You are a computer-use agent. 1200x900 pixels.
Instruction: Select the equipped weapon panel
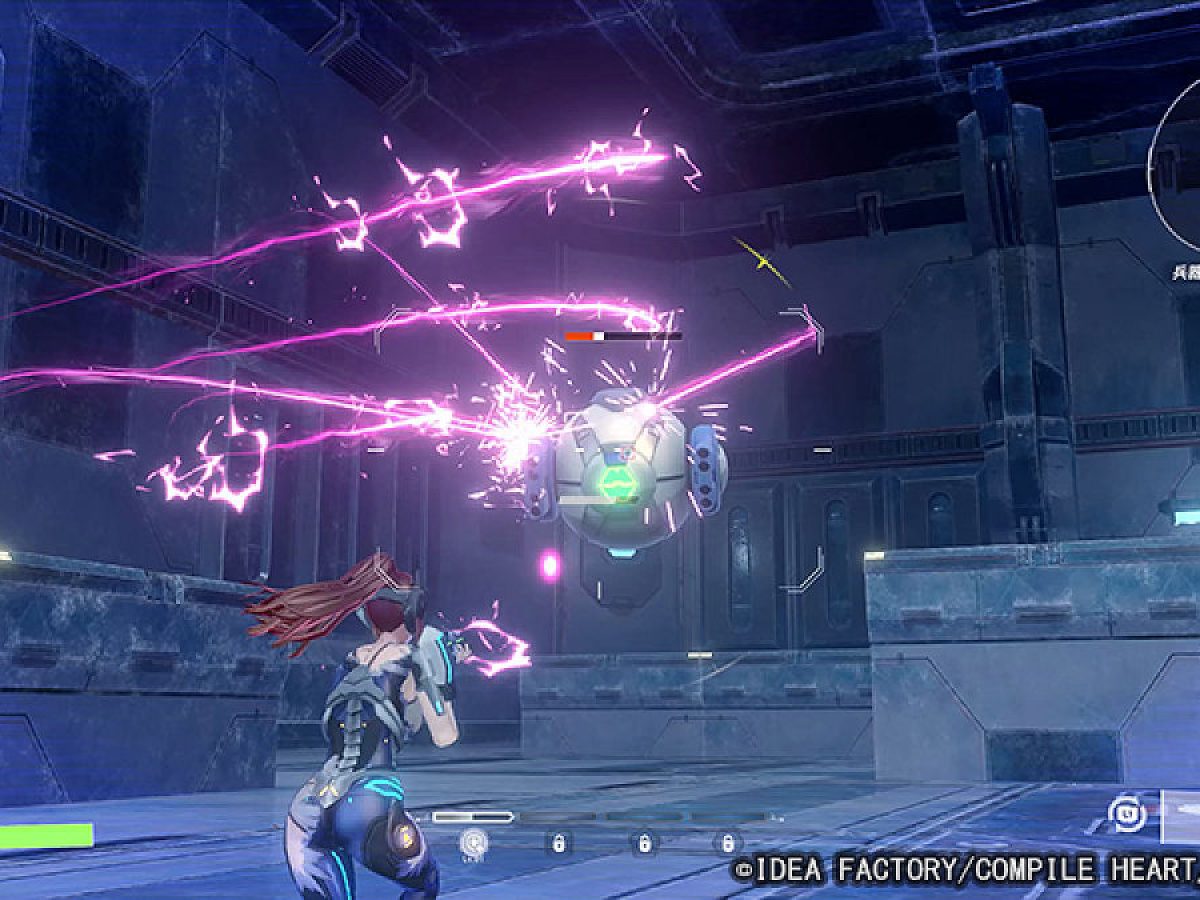pos(1180,816)
